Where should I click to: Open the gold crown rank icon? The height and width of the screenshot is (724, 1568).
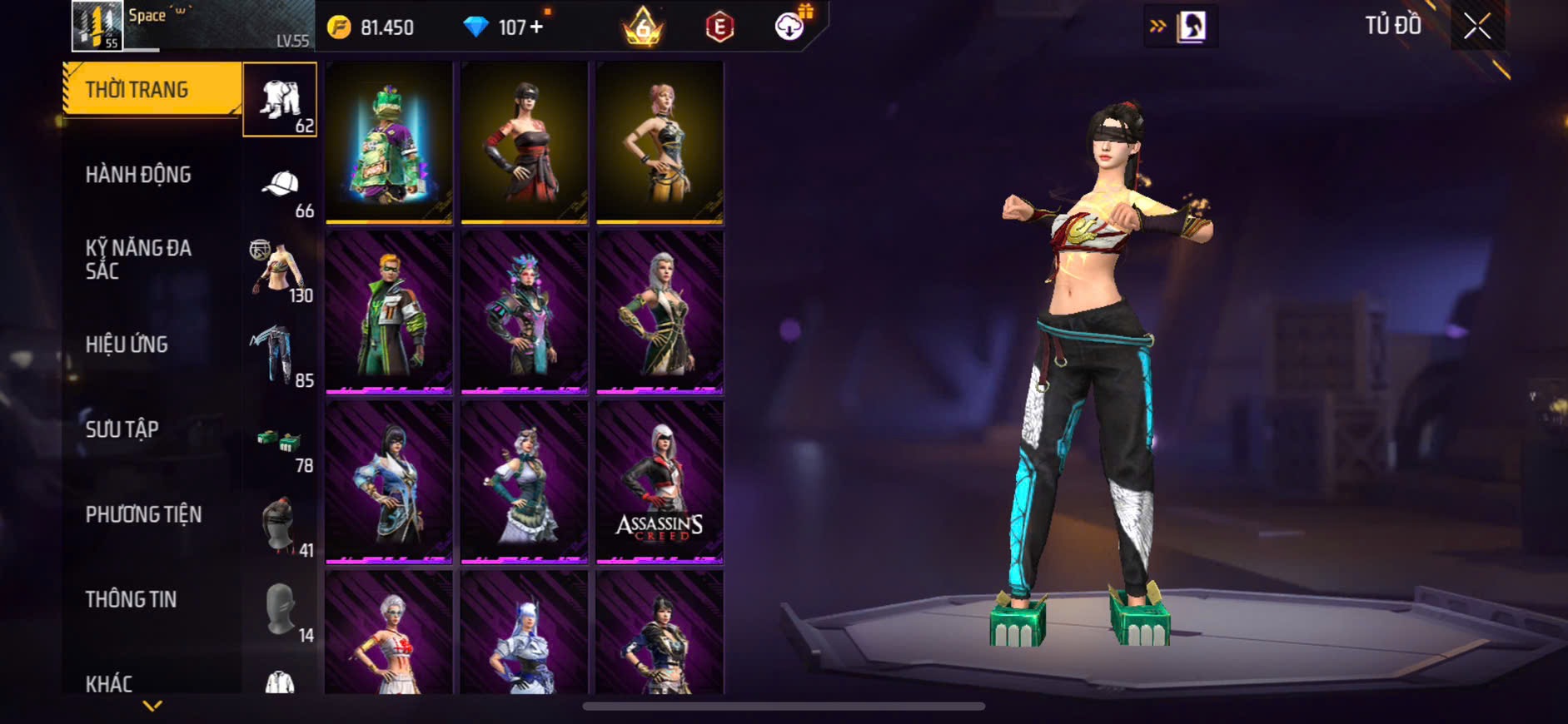click(643, 27)
